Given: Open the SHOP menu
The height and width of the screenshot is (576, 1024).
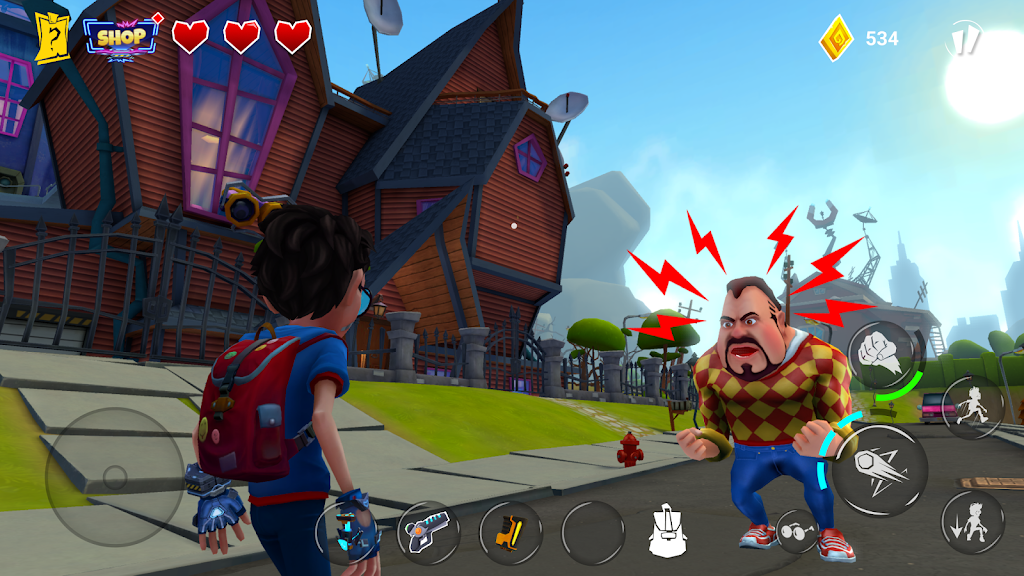Looking at the screenshot, I should (x=122, y=37).
